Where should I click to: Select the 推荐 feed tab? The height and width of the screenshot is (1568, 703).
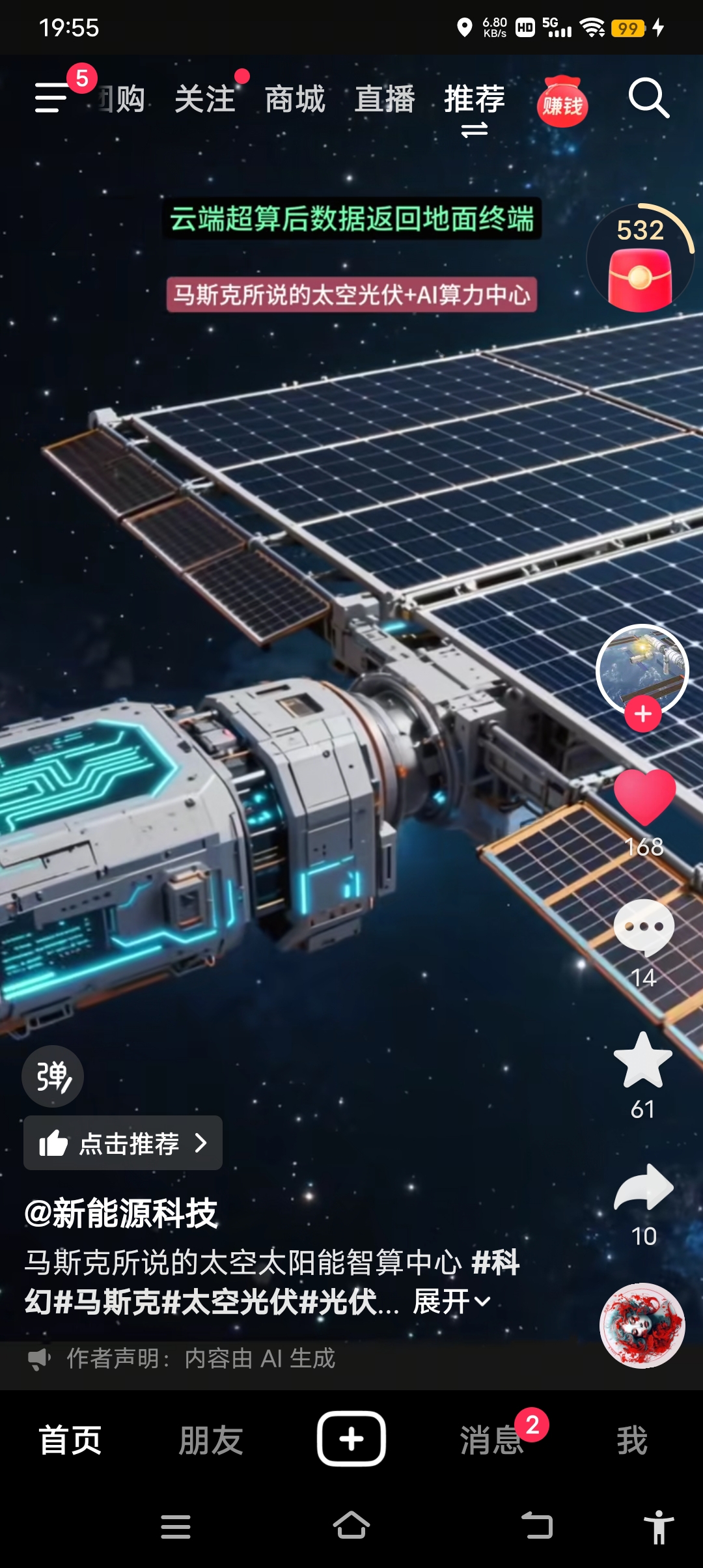[x=475, y=100]
